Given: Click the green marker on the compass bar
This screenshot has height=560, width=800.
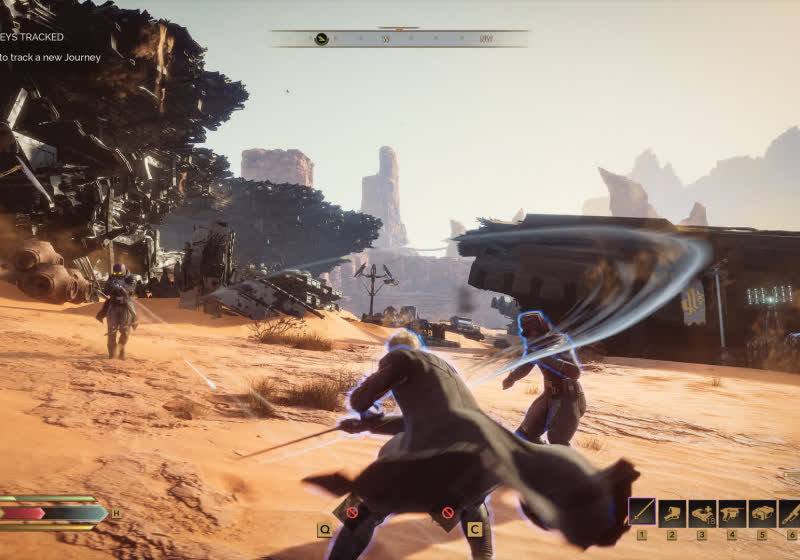Looking at the screenshot, I should [321, 39].
